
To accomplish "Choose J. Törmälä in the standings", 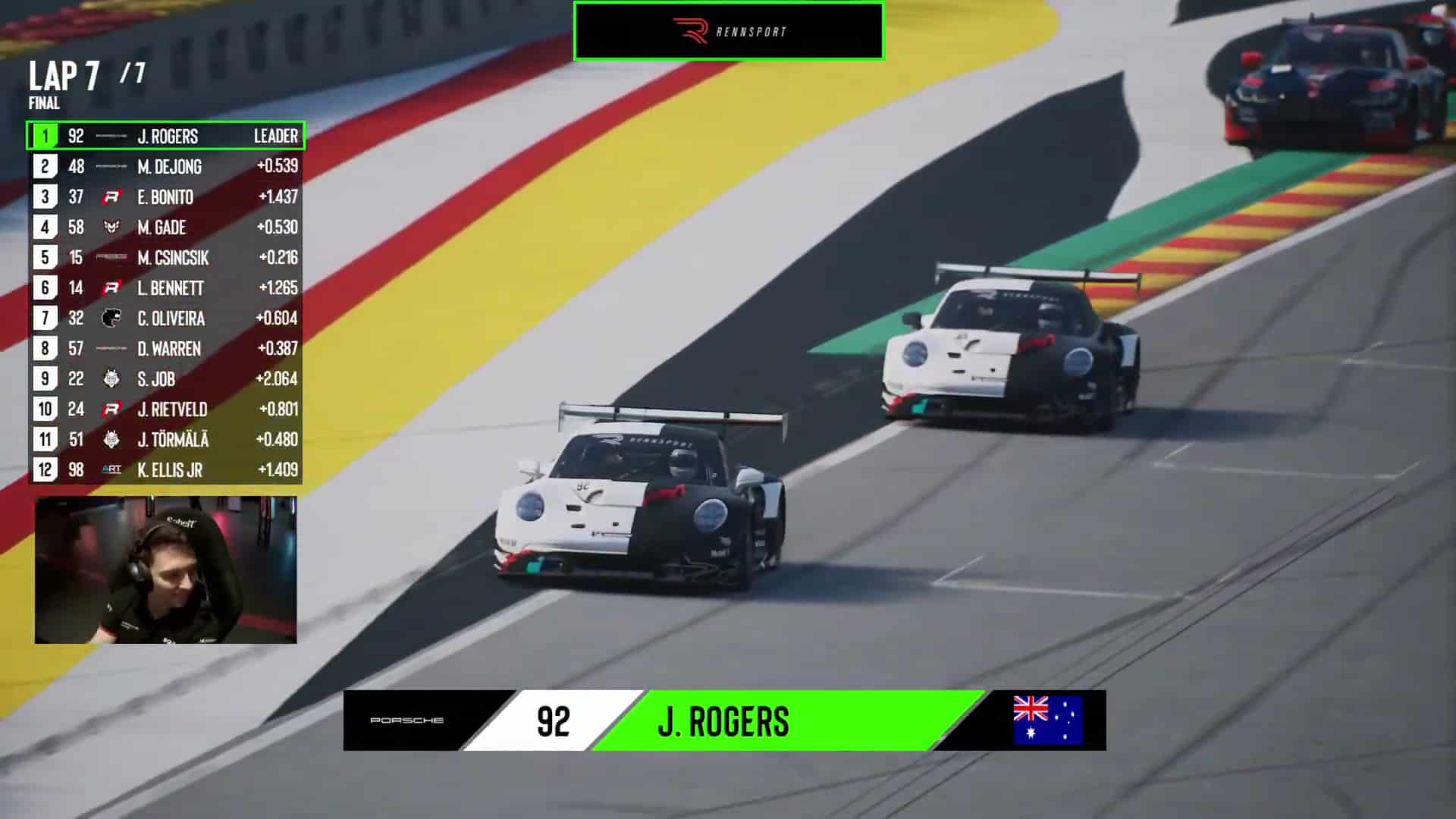I will [165, 440].
